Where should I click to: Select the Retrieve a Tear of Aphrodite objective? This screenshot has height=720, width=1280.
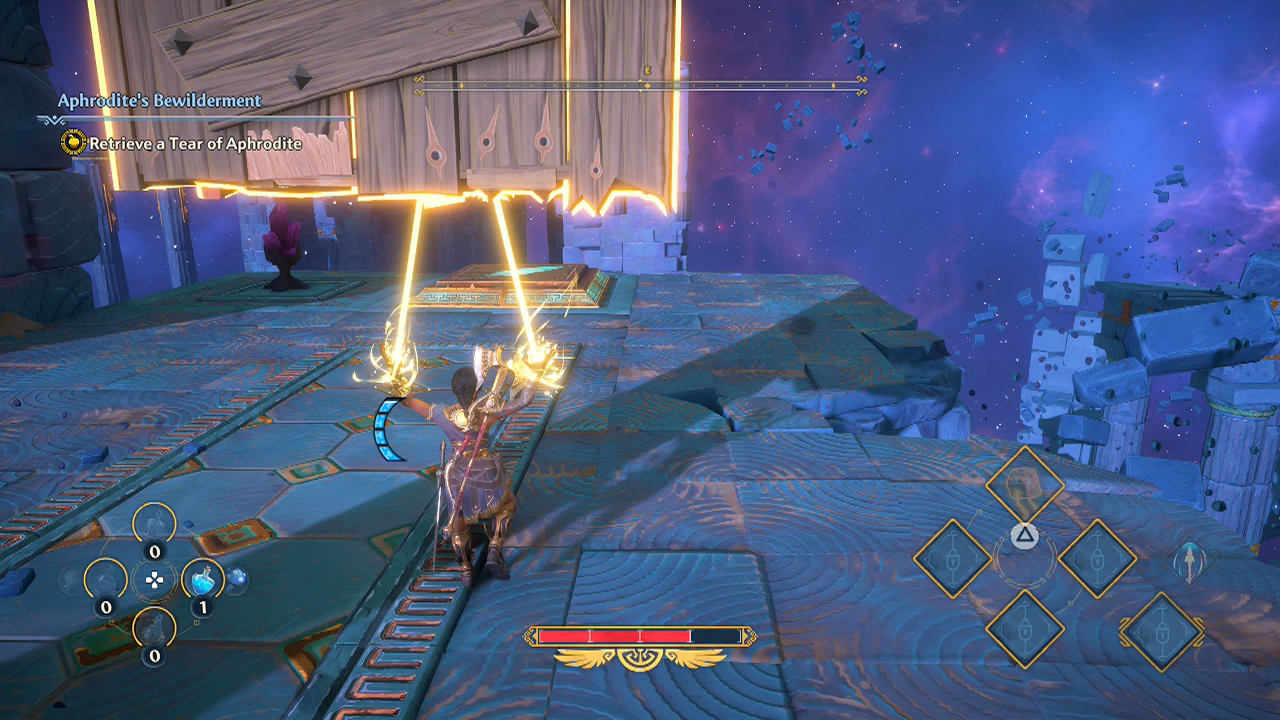click(x=194, y=143)
